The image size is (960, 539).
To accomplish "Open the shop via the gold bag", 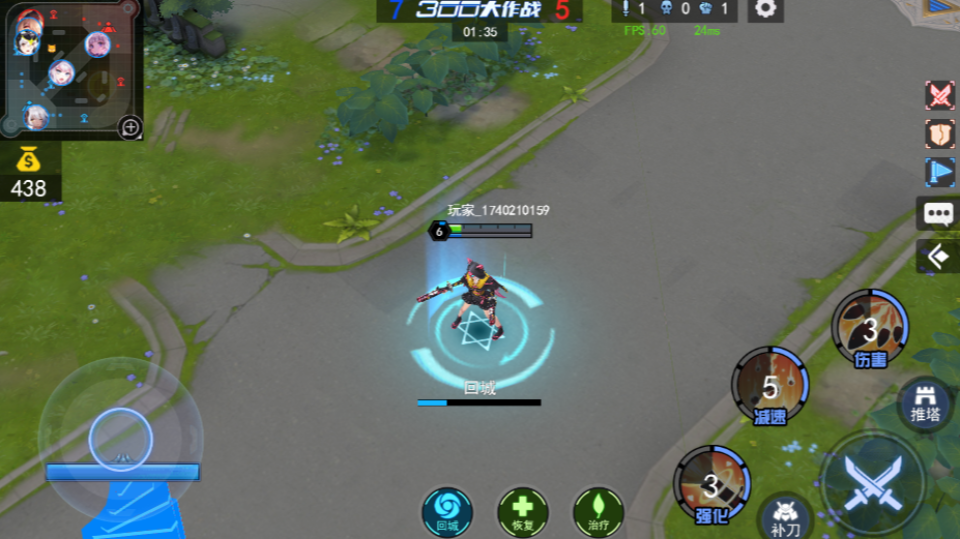I will click(29, 161).
